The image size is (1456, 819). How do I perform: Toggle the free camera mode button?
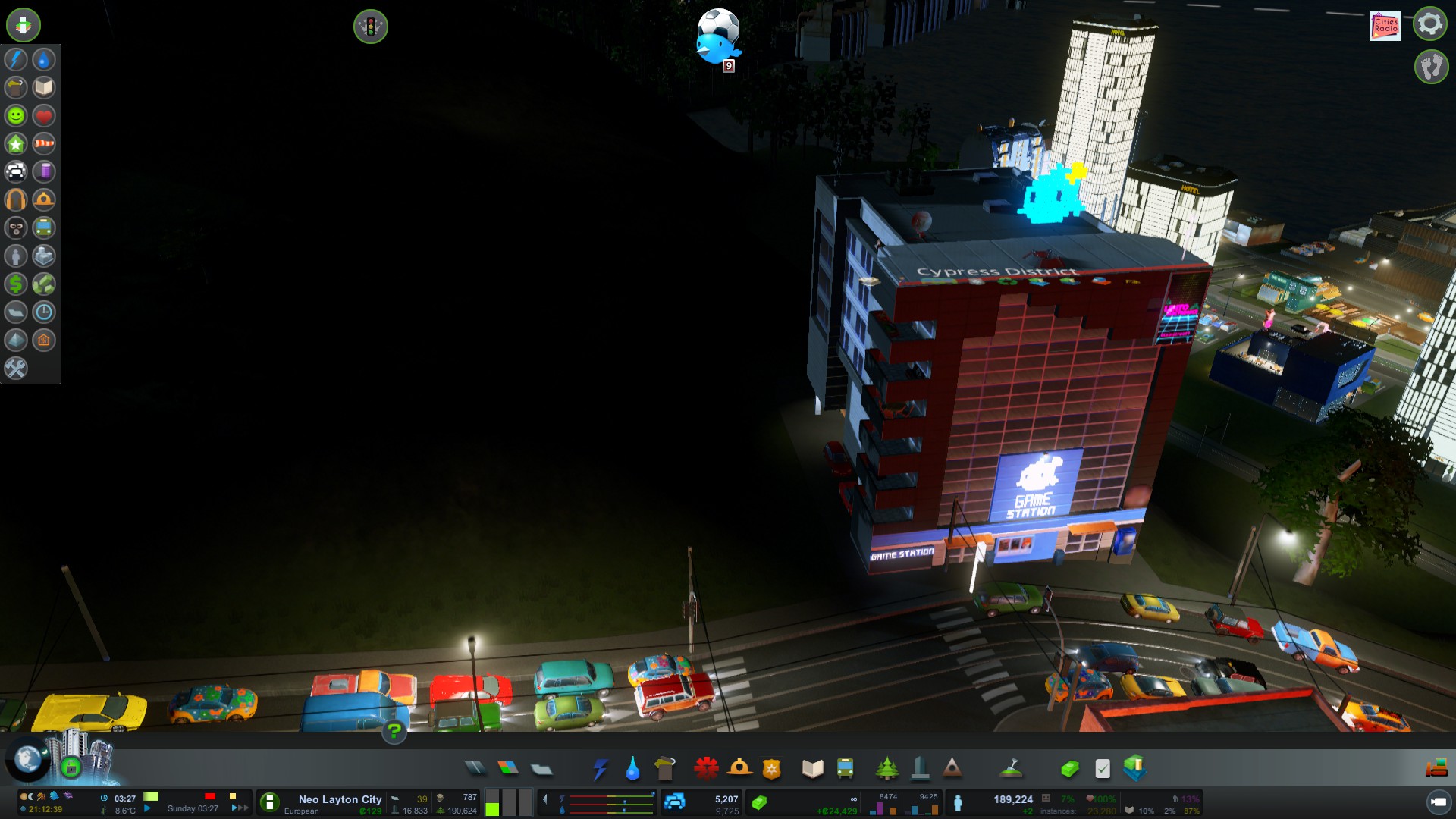pos(1438,802)
